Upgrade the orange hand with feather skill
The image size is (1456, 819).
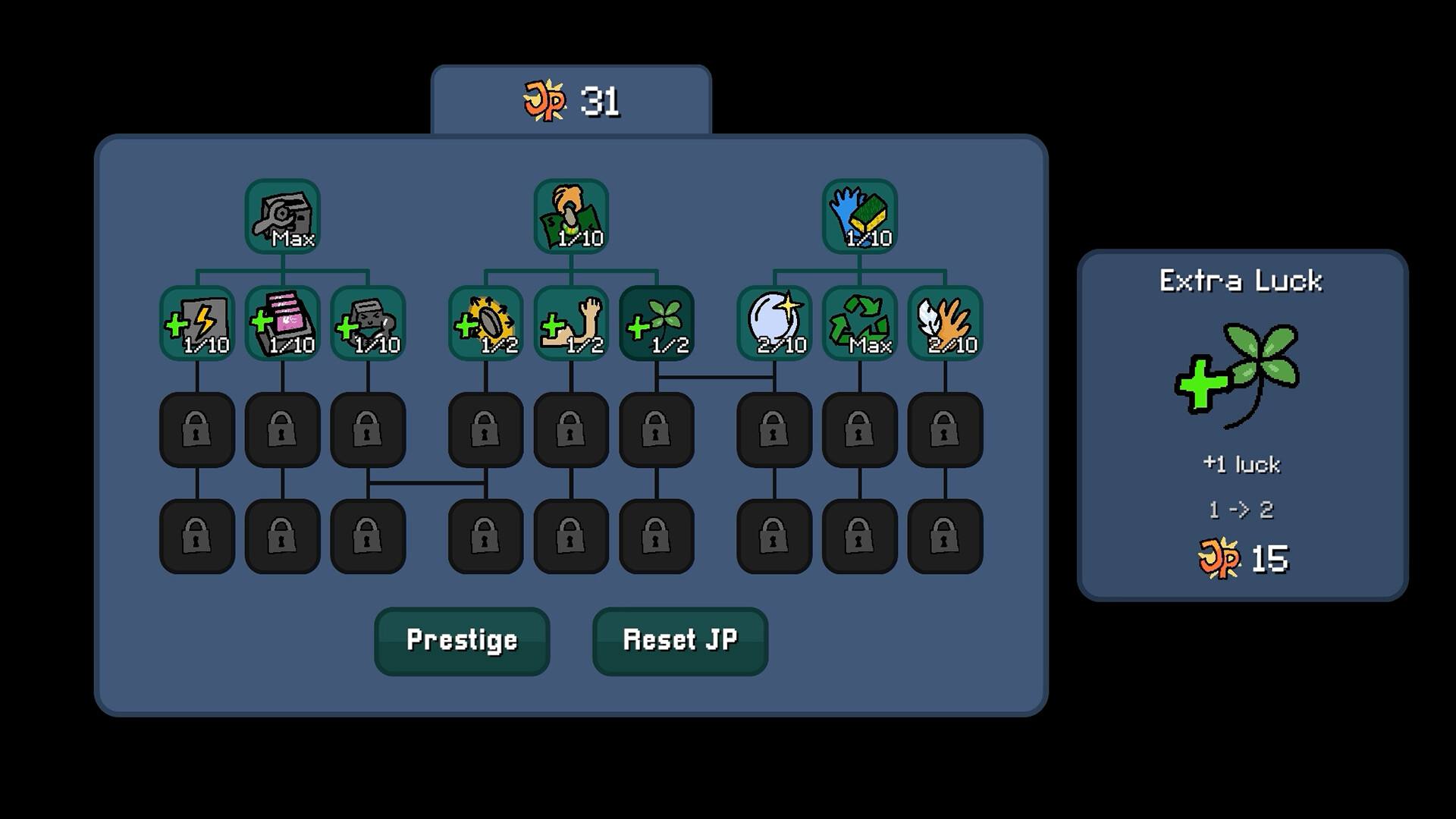(x=945, y=323)
